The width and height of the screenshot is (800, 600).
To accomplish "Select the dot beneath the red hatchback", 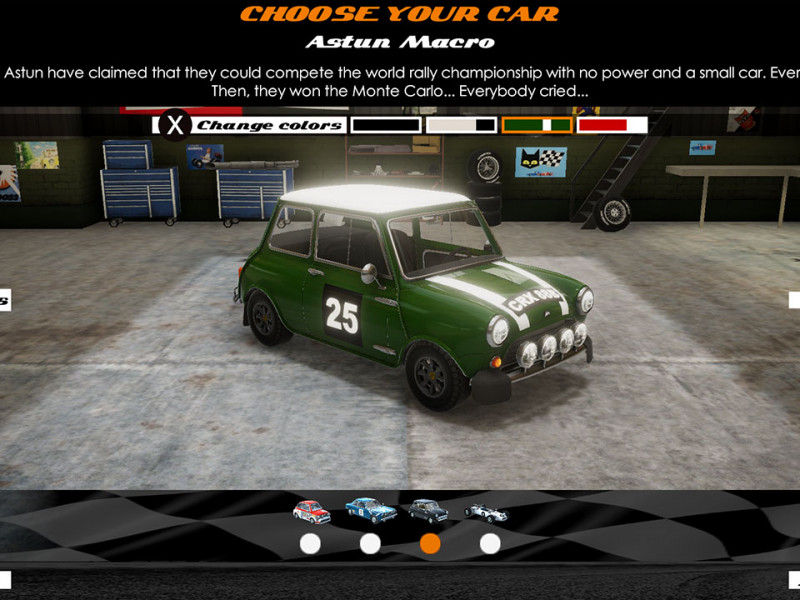I will click(310, 544).
